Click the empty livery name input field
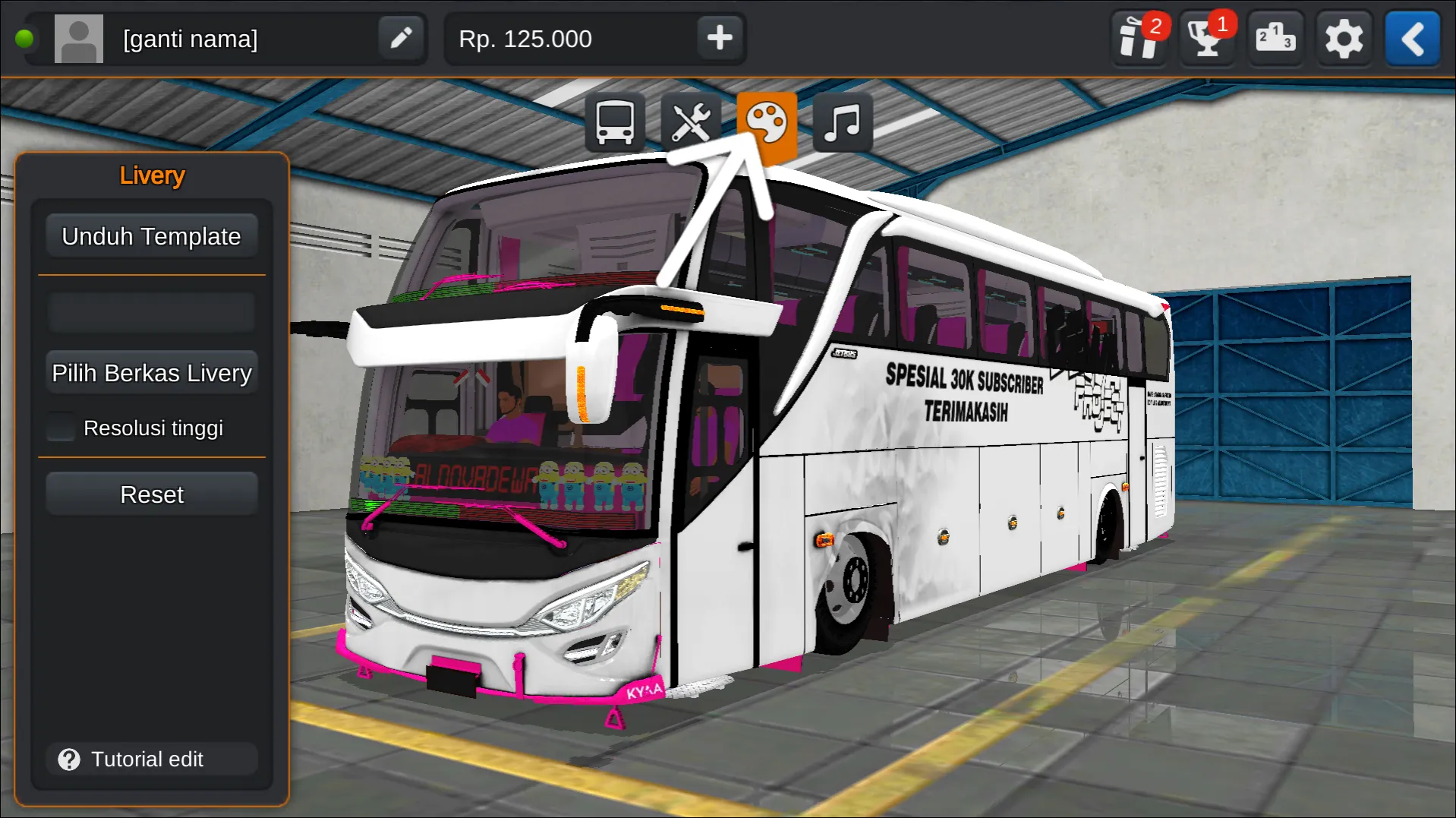The width and height of the screenshot is (1456, 818). pyautogui.click(x=151, y=311)
